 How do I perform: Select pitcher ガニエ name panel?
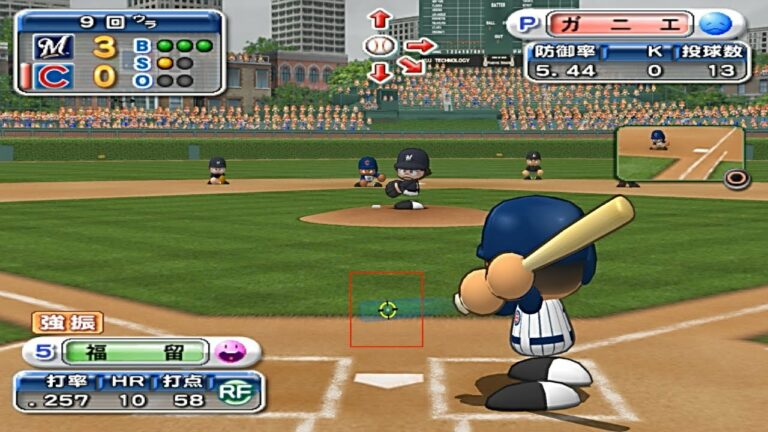pyautogui.click(x=631, y=24)
